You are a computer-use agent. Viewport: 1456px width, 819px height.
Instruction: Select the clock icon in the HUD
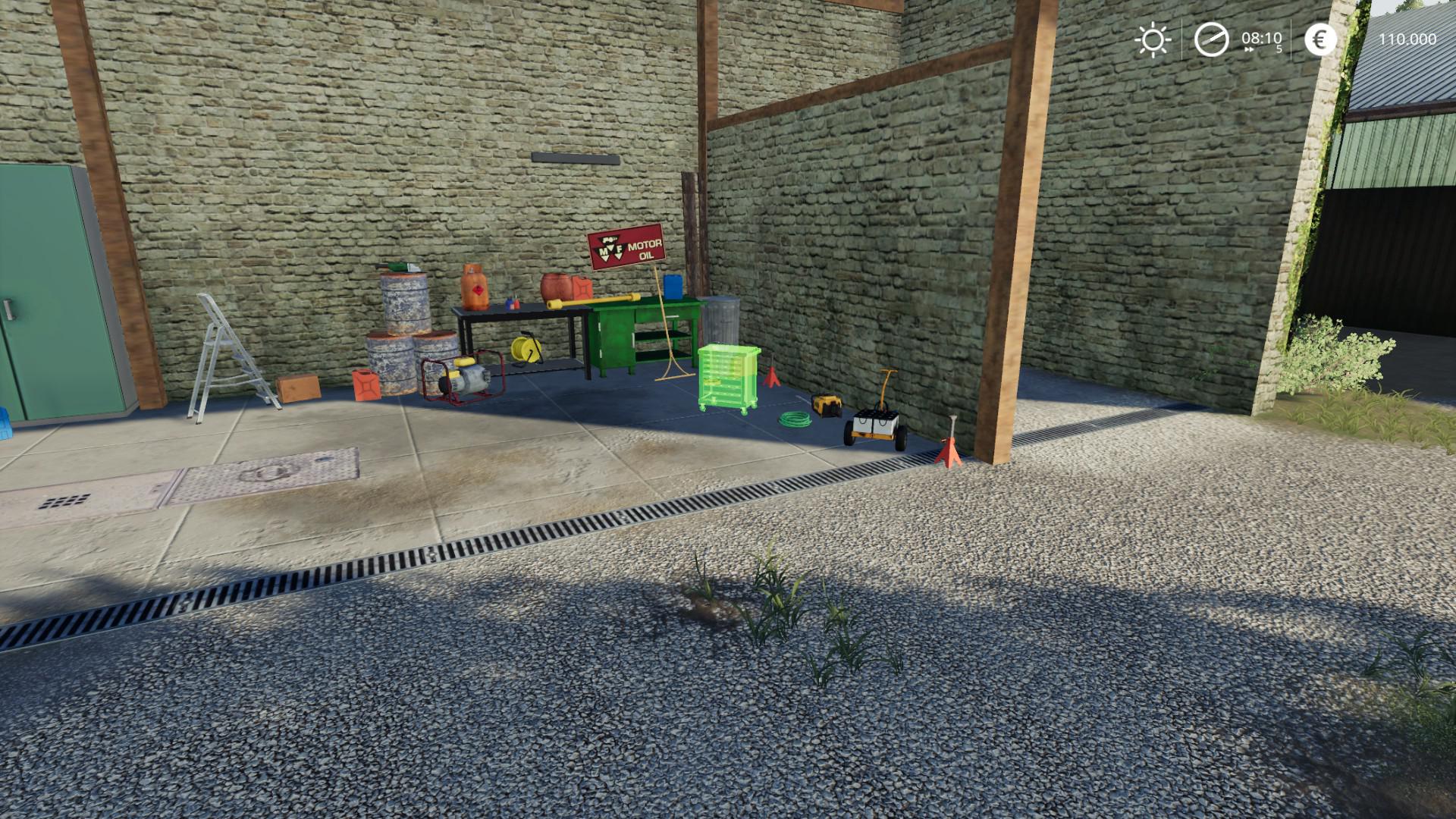(x=1211, y=39)
